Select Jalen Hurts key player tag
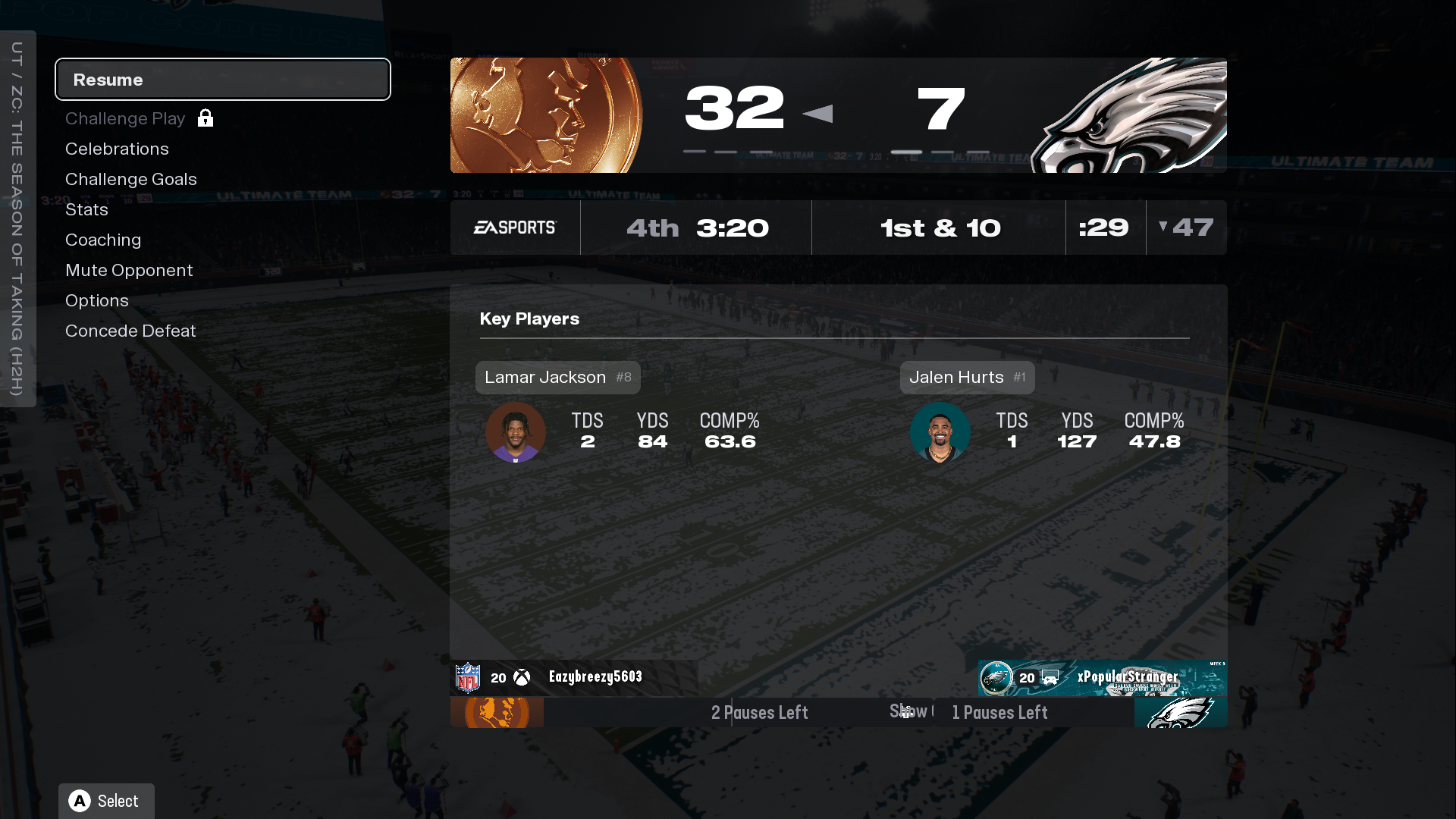Viewport: 1456px width, 819px height. click(967, 378)
